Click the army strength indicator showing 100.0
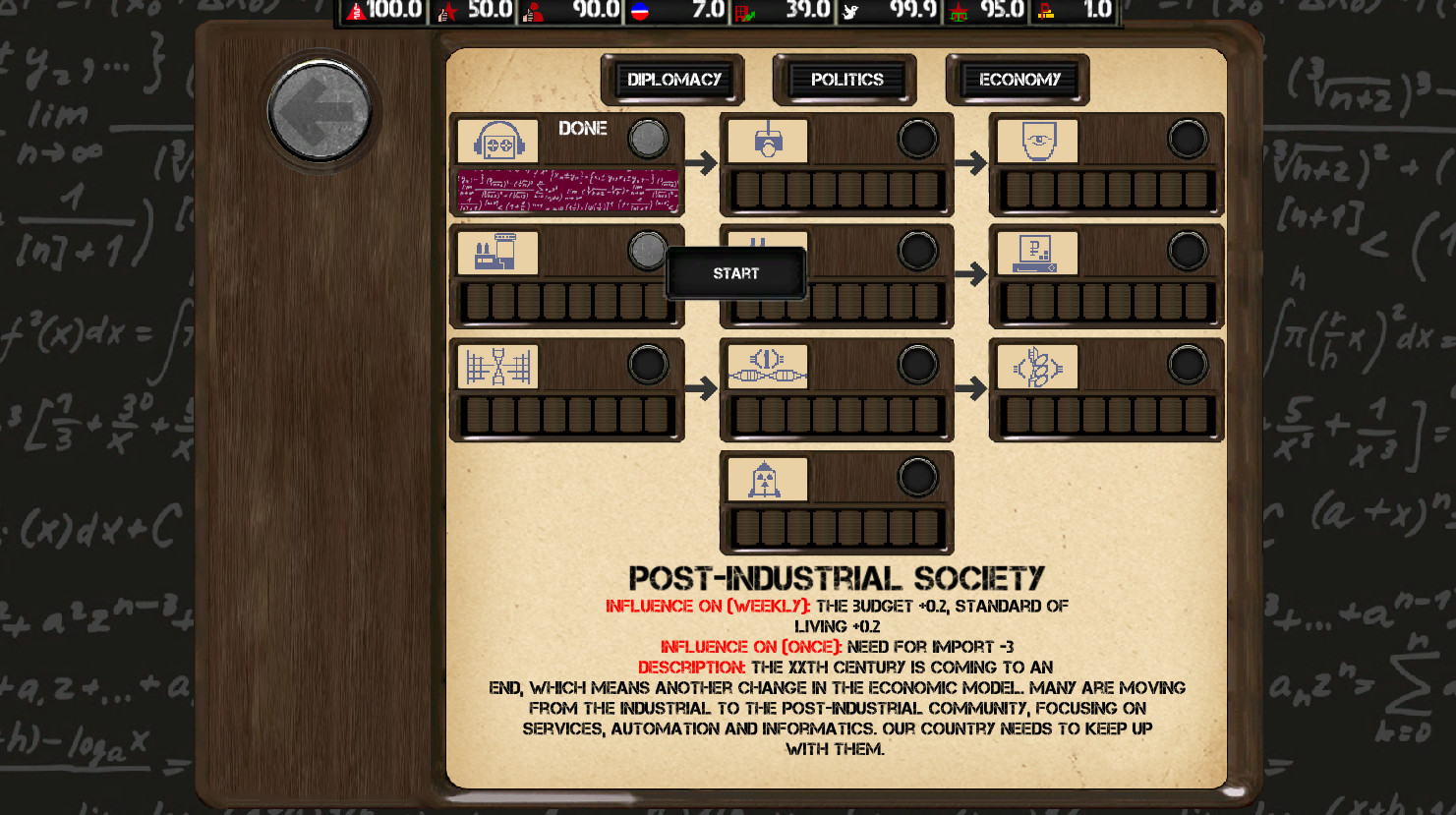Screen dimensions: 1456x815 click(x=383, y=11)
